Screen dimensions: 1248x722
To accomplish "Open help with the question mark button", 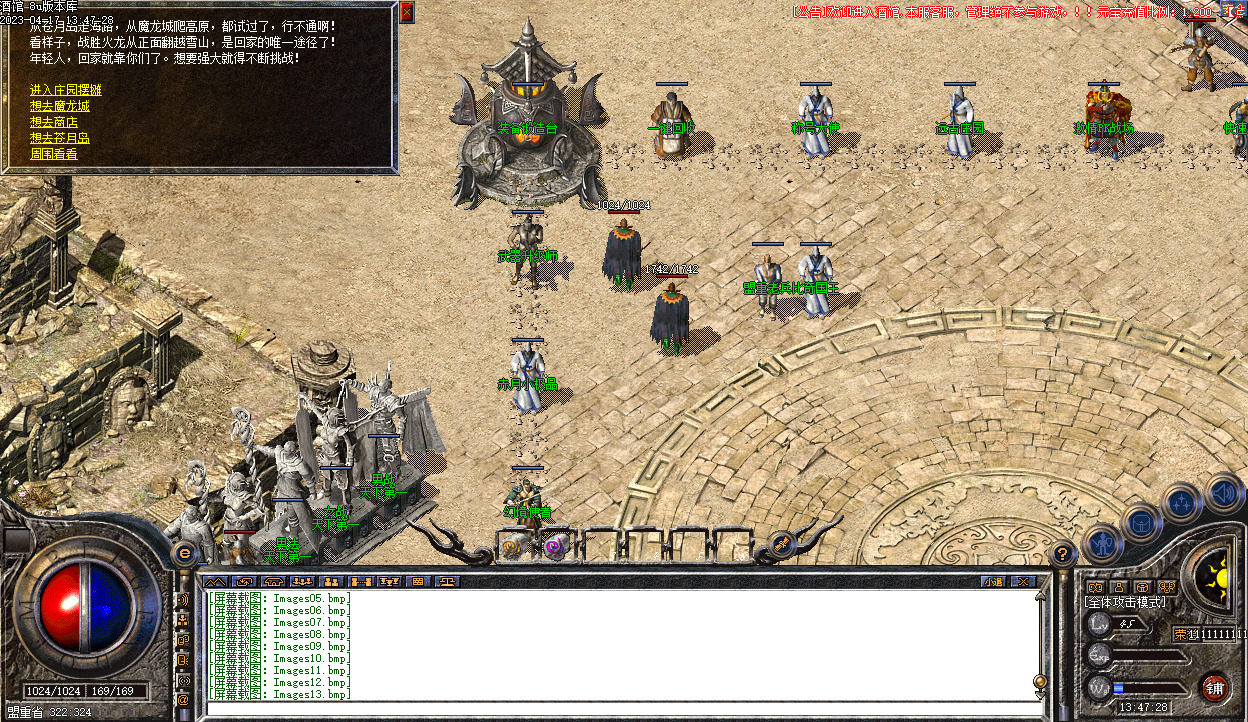I will 1063,552.
